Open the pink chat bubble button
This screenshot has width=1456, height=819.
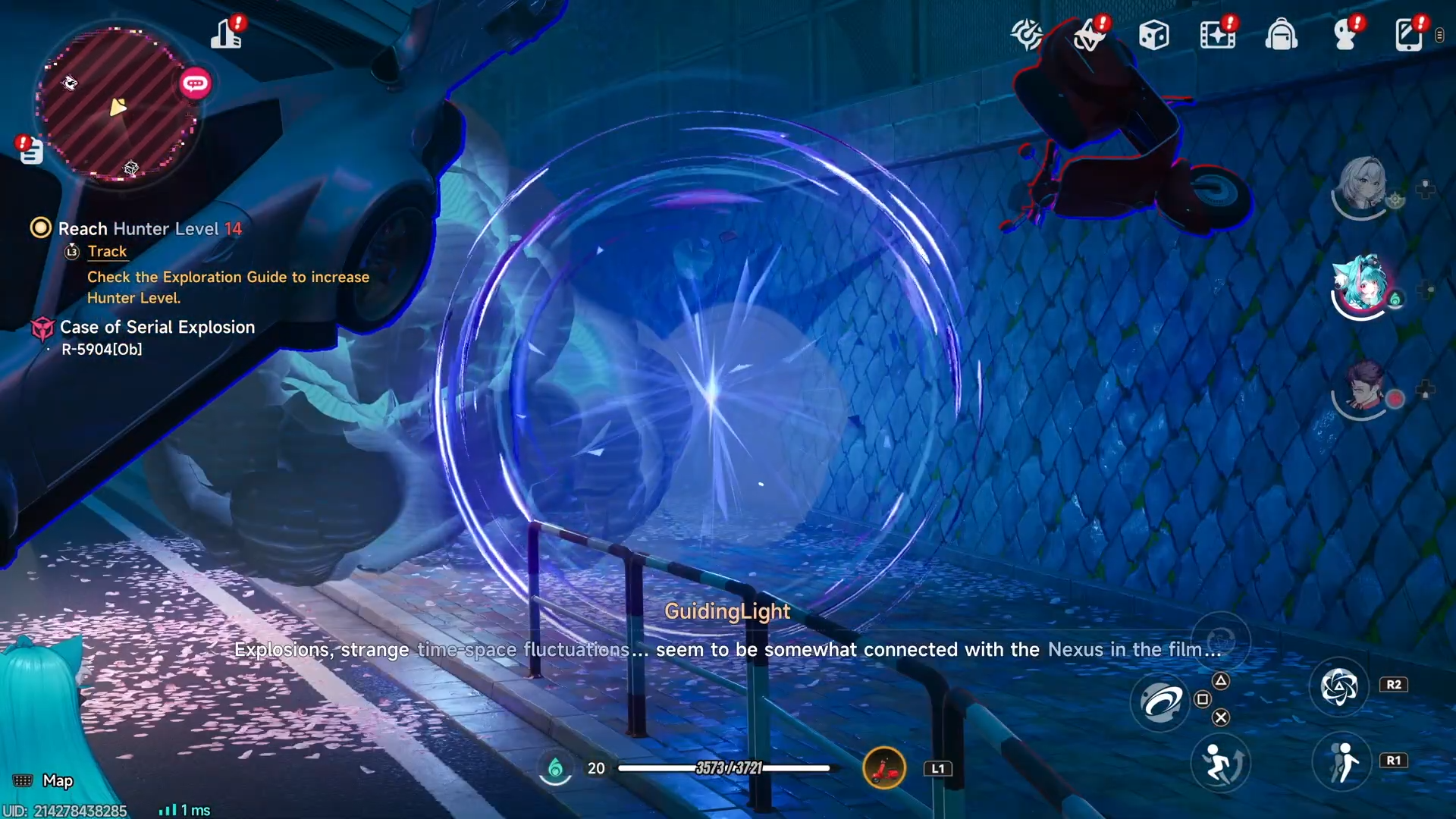195,83
